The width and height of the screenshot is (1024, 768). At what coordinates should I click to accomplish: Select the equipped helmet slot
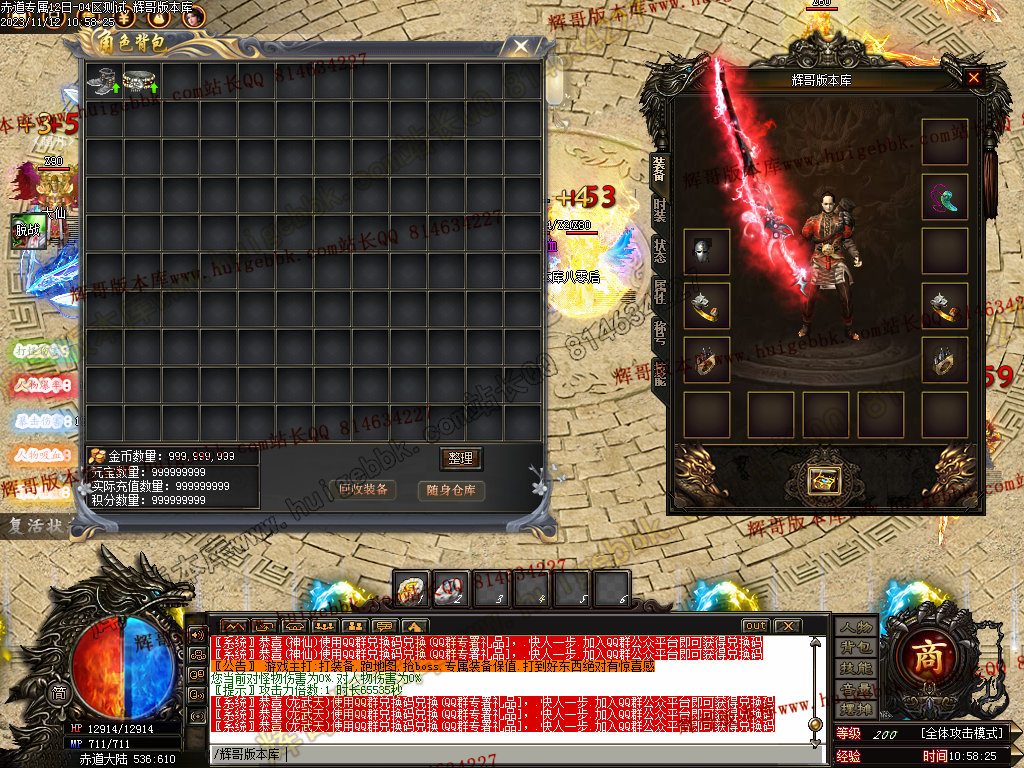tap(707, 251)
